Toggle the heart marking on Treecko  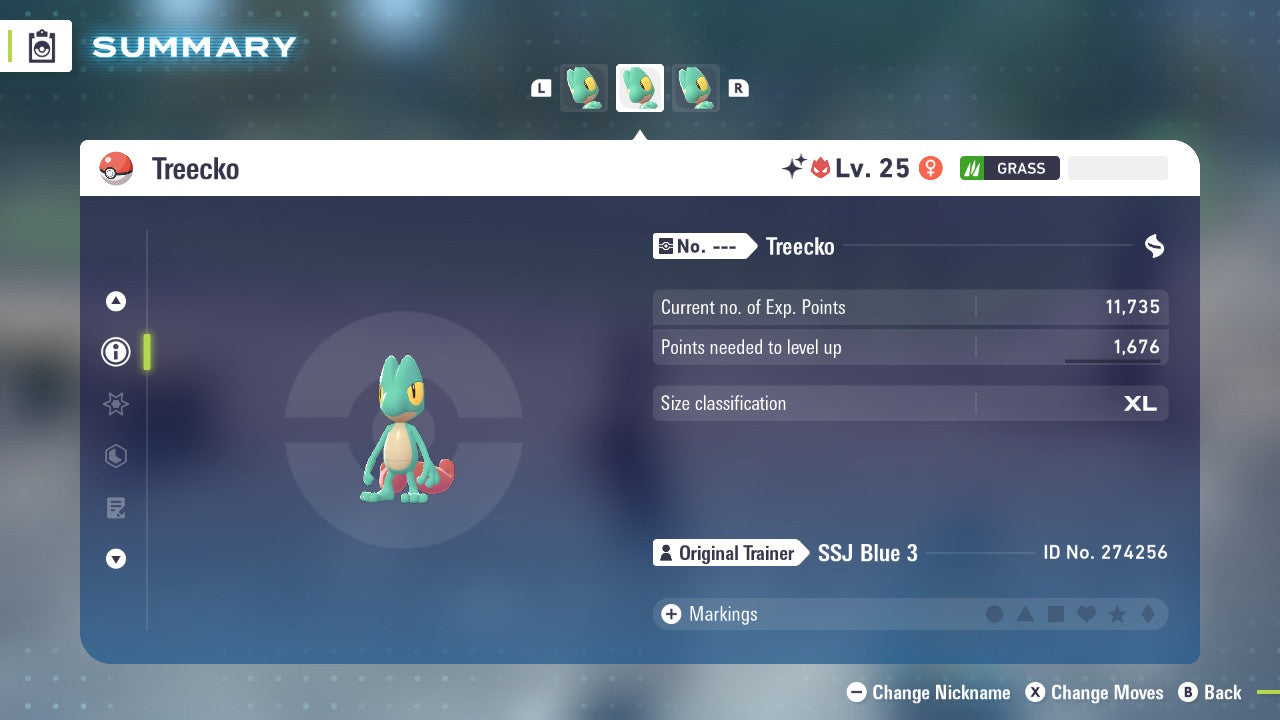tap(1086, 614)
